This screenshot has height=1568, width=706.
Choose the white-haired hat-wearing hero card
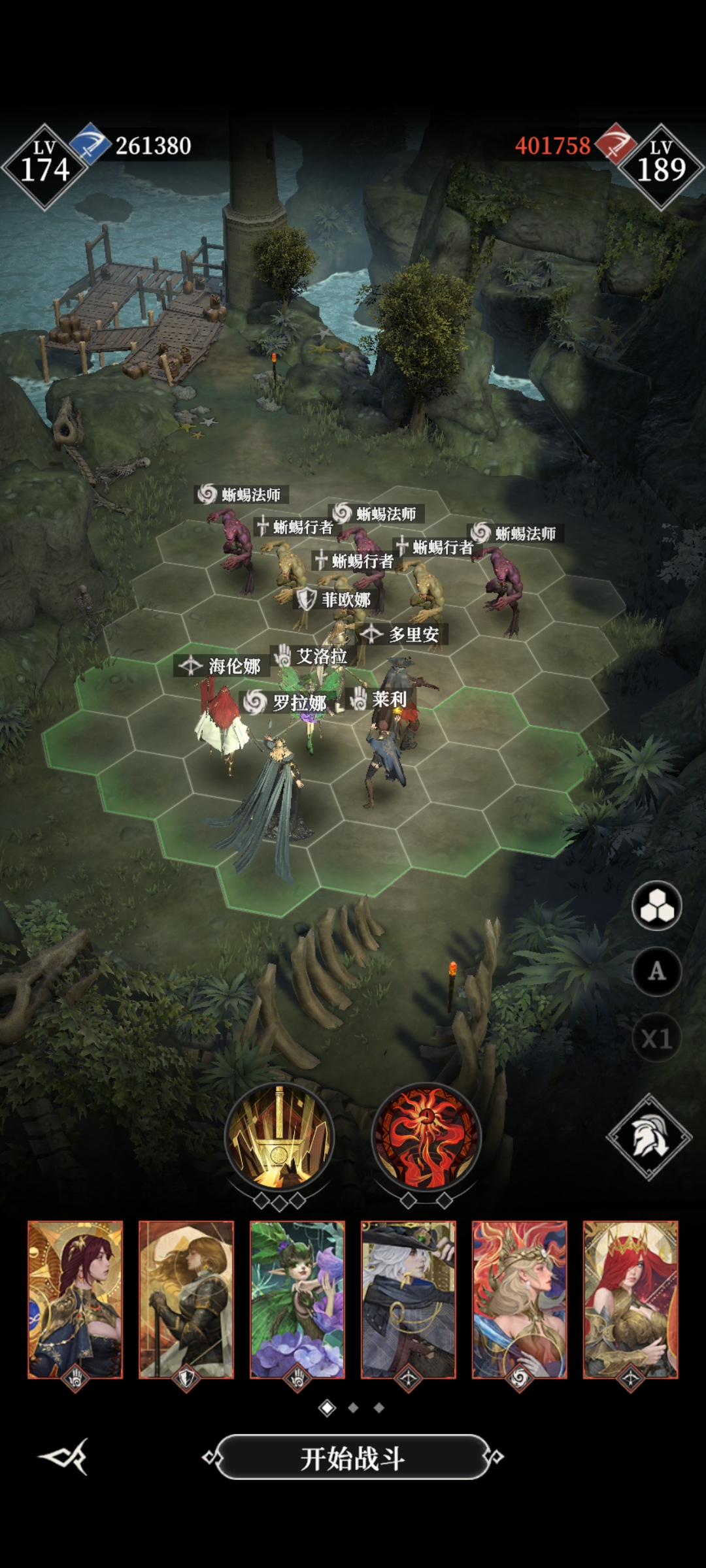pyautogui.click(x=409, y=1299)
